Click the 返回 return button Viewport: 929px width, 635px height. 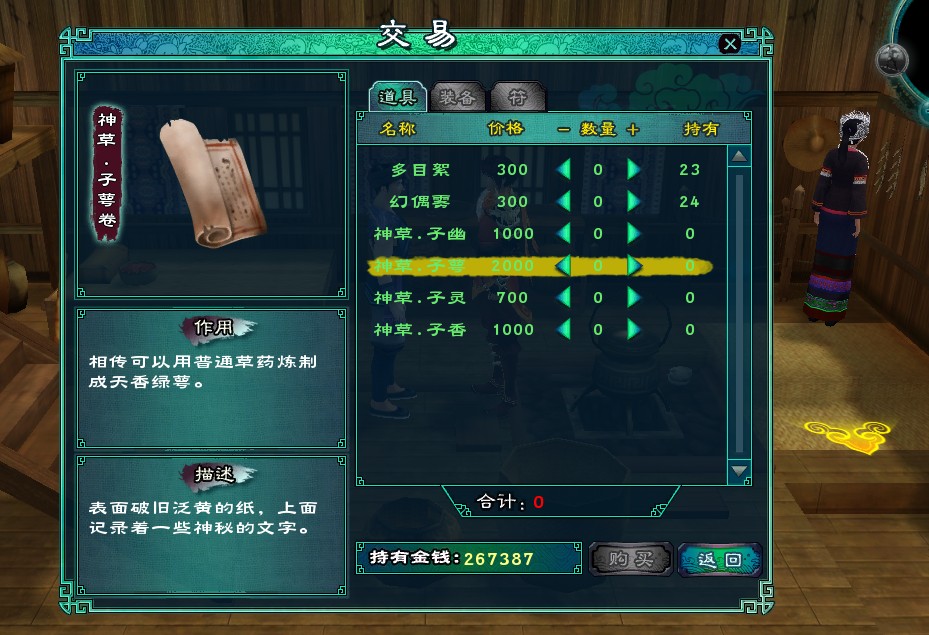[719, 559]
